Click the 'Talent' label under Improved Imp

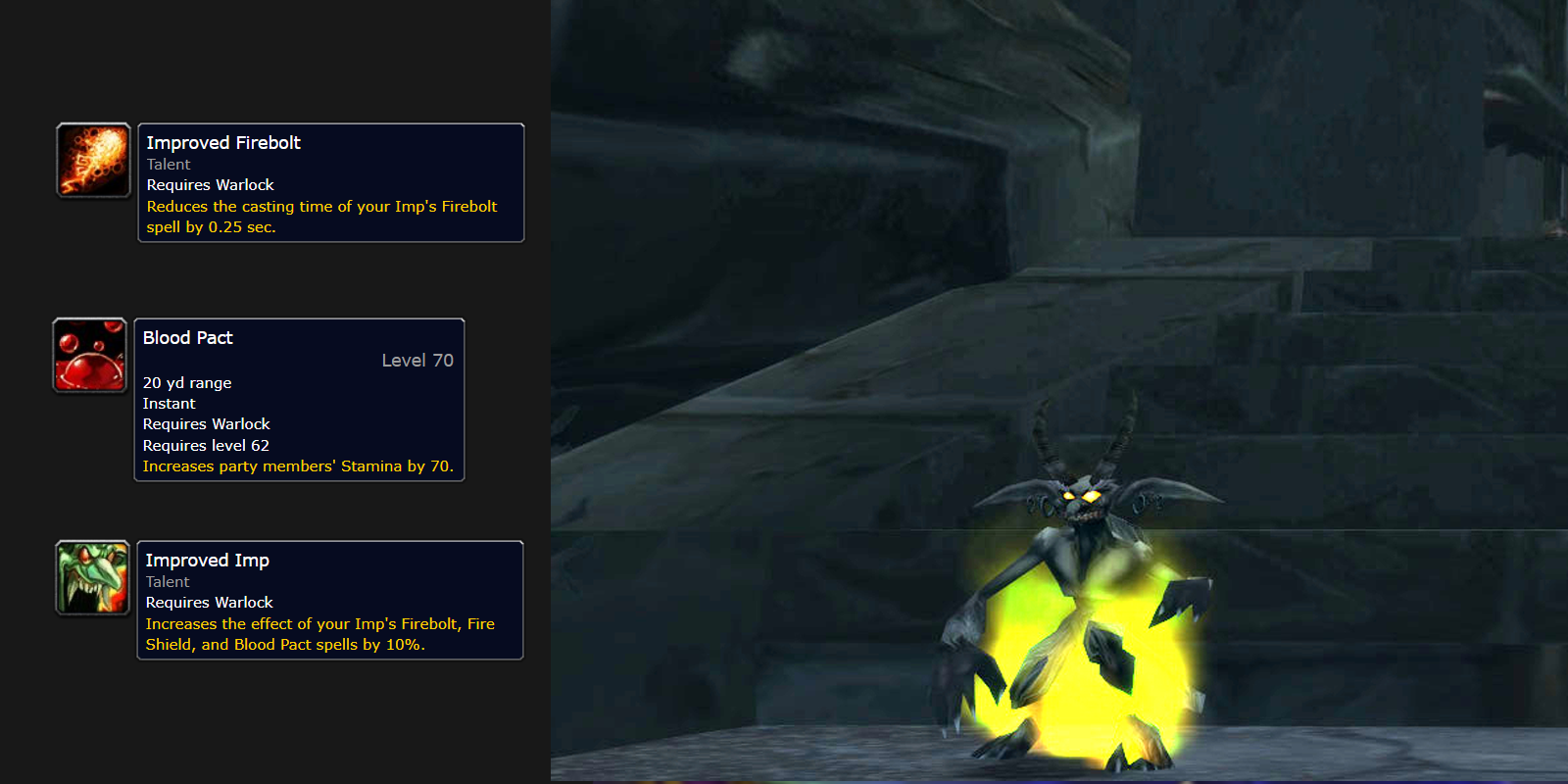(168, 581)
